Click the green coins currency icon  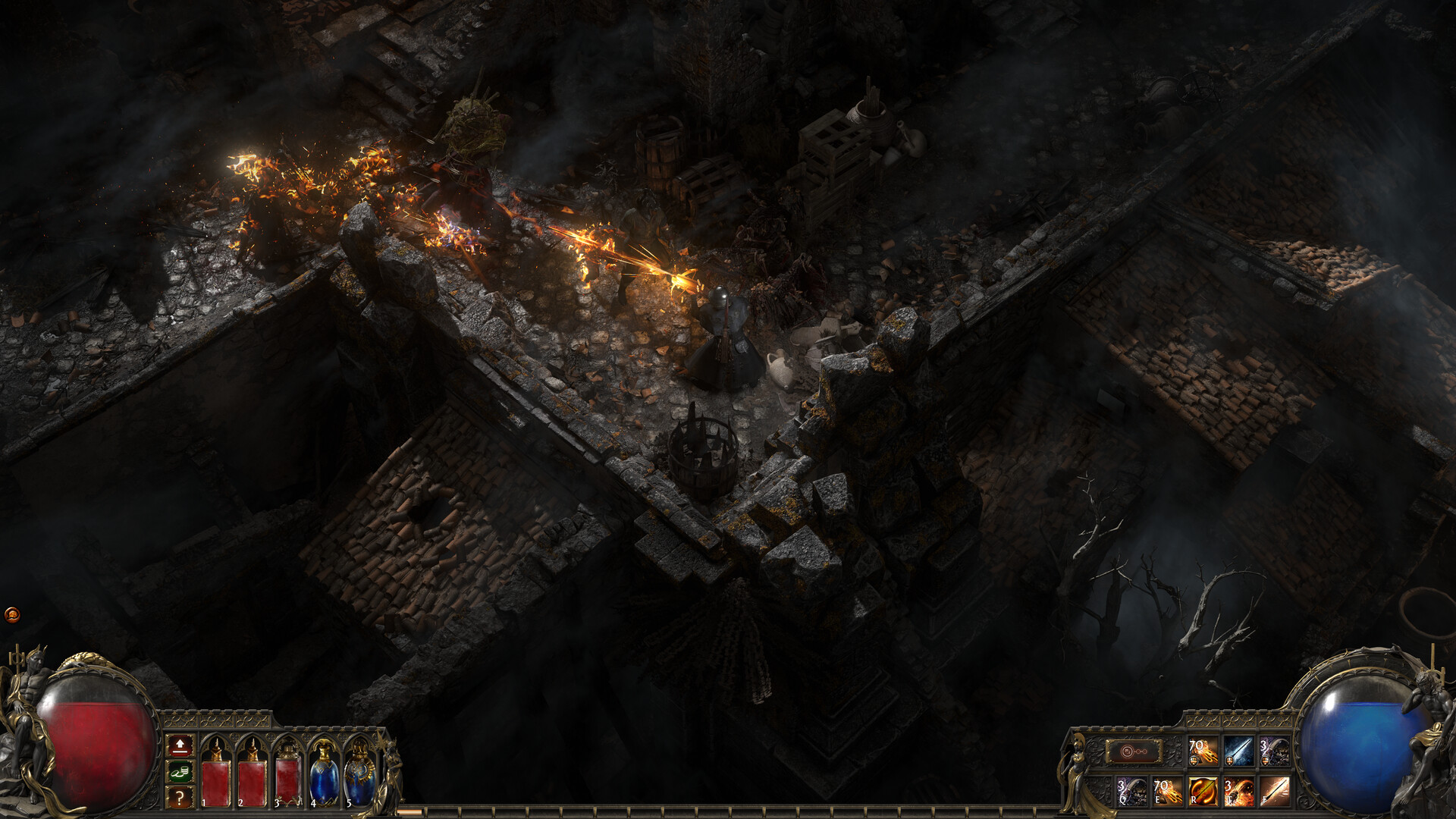(x=180, y=772)
